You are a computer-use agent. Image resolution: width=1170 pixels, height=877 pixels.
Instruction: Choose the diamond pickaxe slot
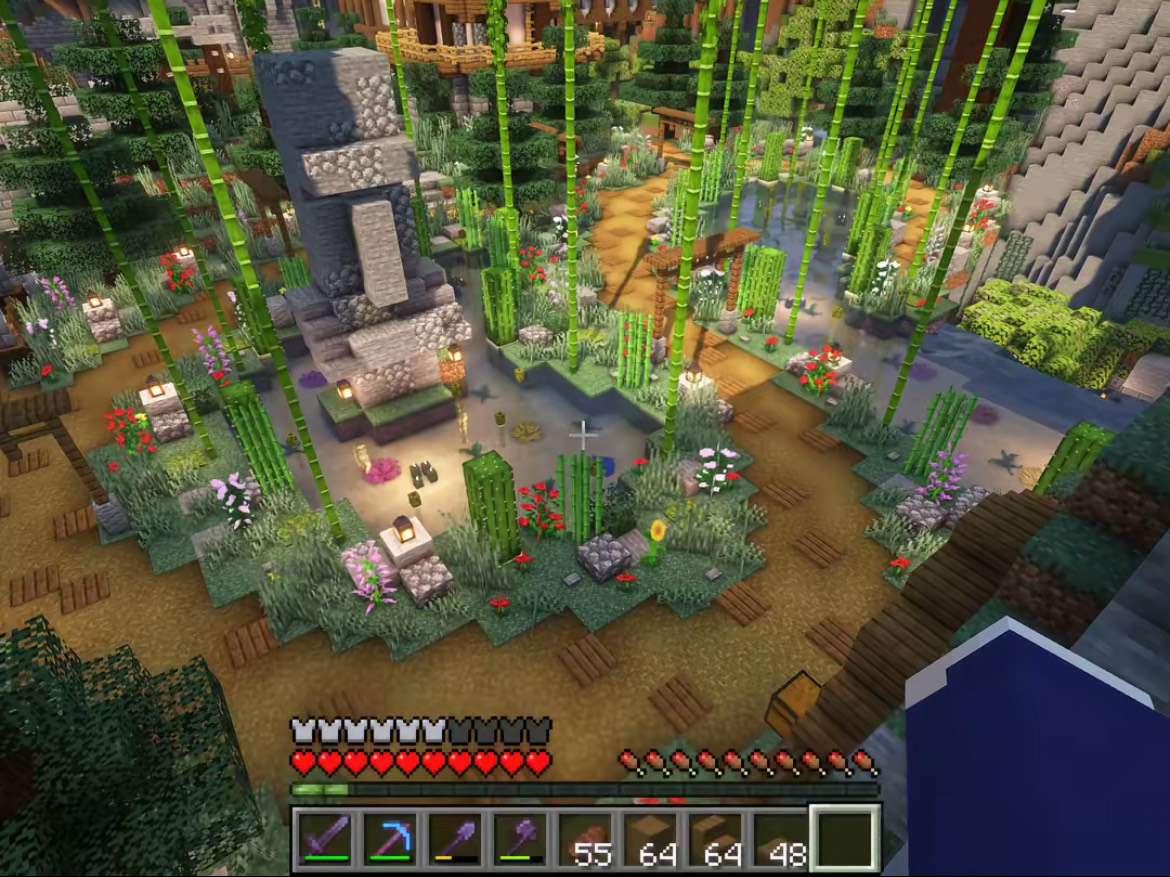click(391, 837)
